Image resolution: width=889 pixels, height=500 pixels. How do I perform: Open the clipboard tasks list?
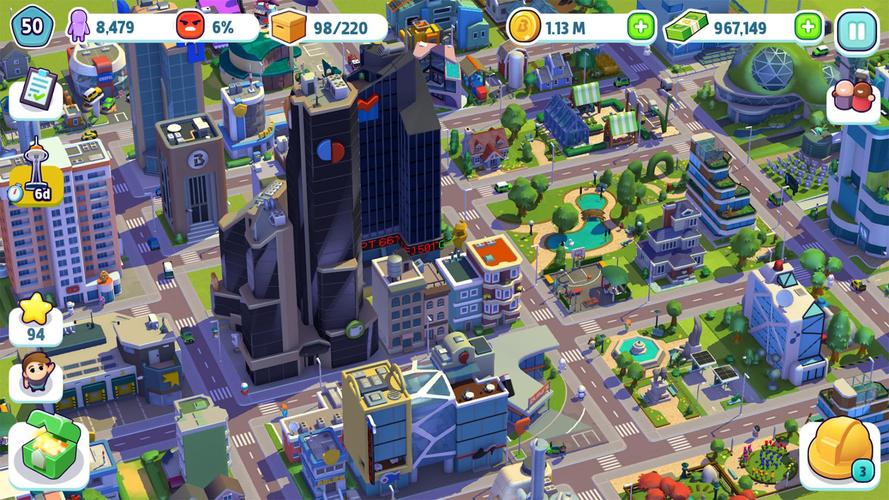tap(37, 93)
